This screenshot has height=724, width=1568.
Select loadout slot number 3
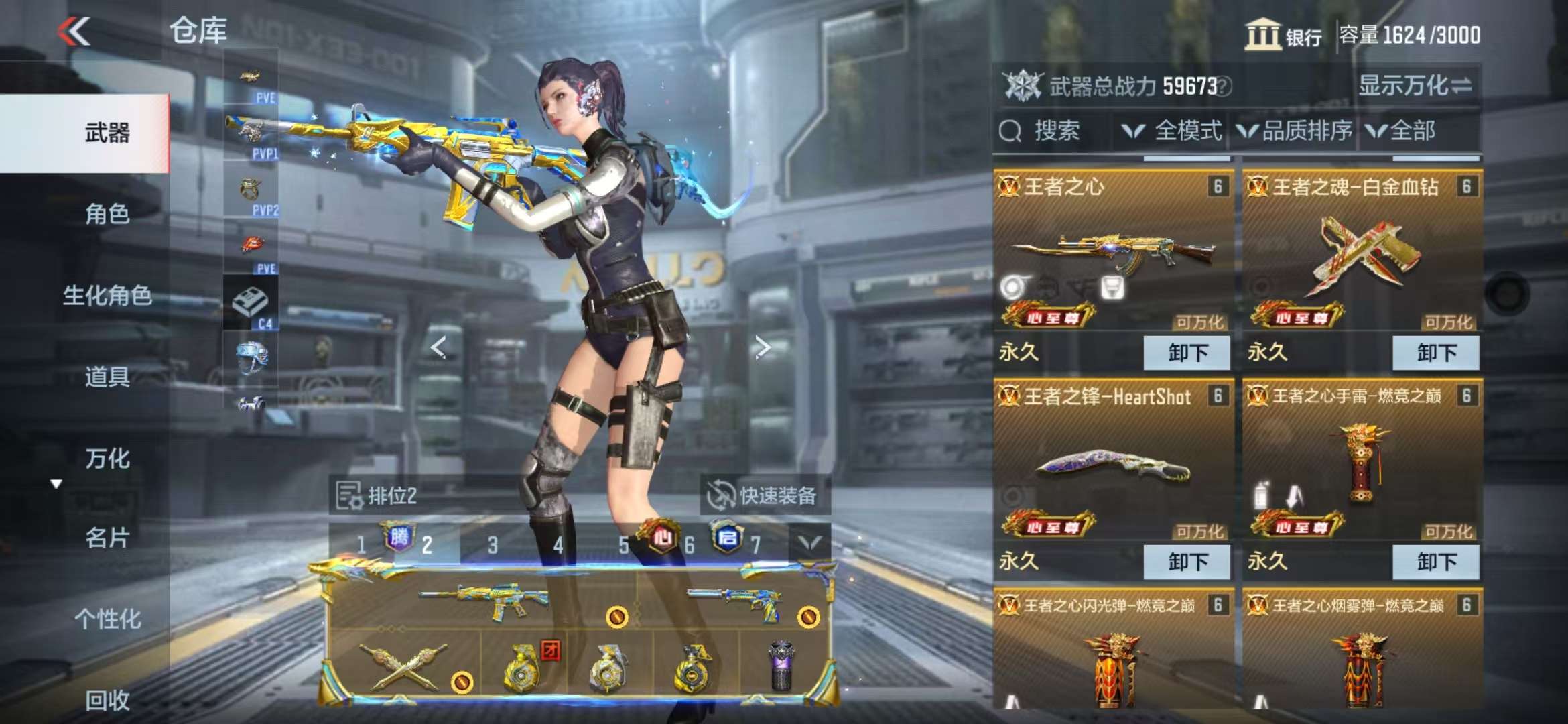493,545
